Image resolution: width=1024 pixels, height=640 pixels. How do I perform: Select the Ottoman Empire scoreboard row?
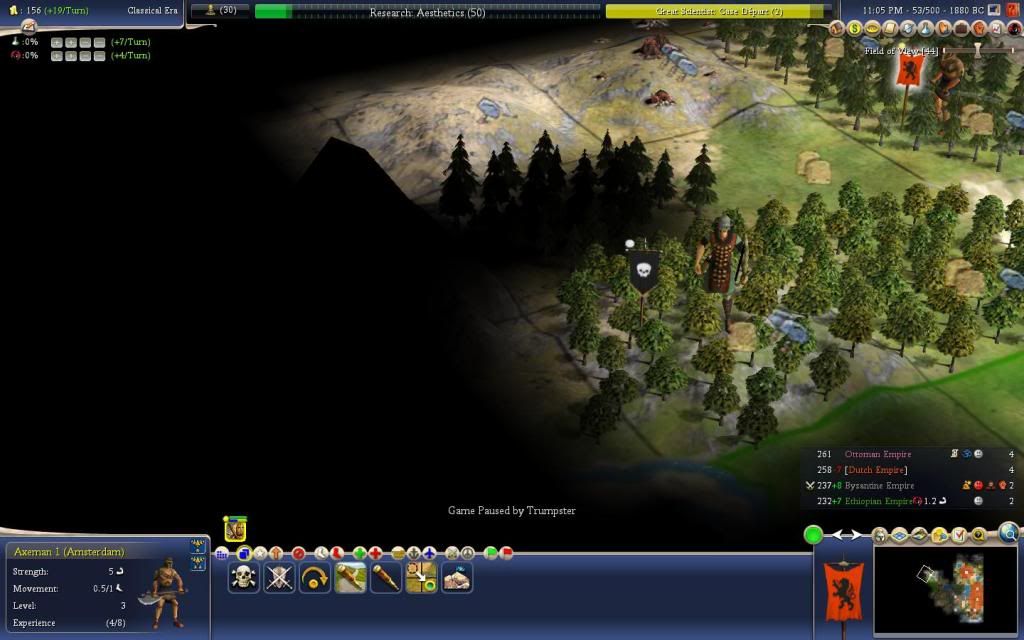(x=880, y=454)
